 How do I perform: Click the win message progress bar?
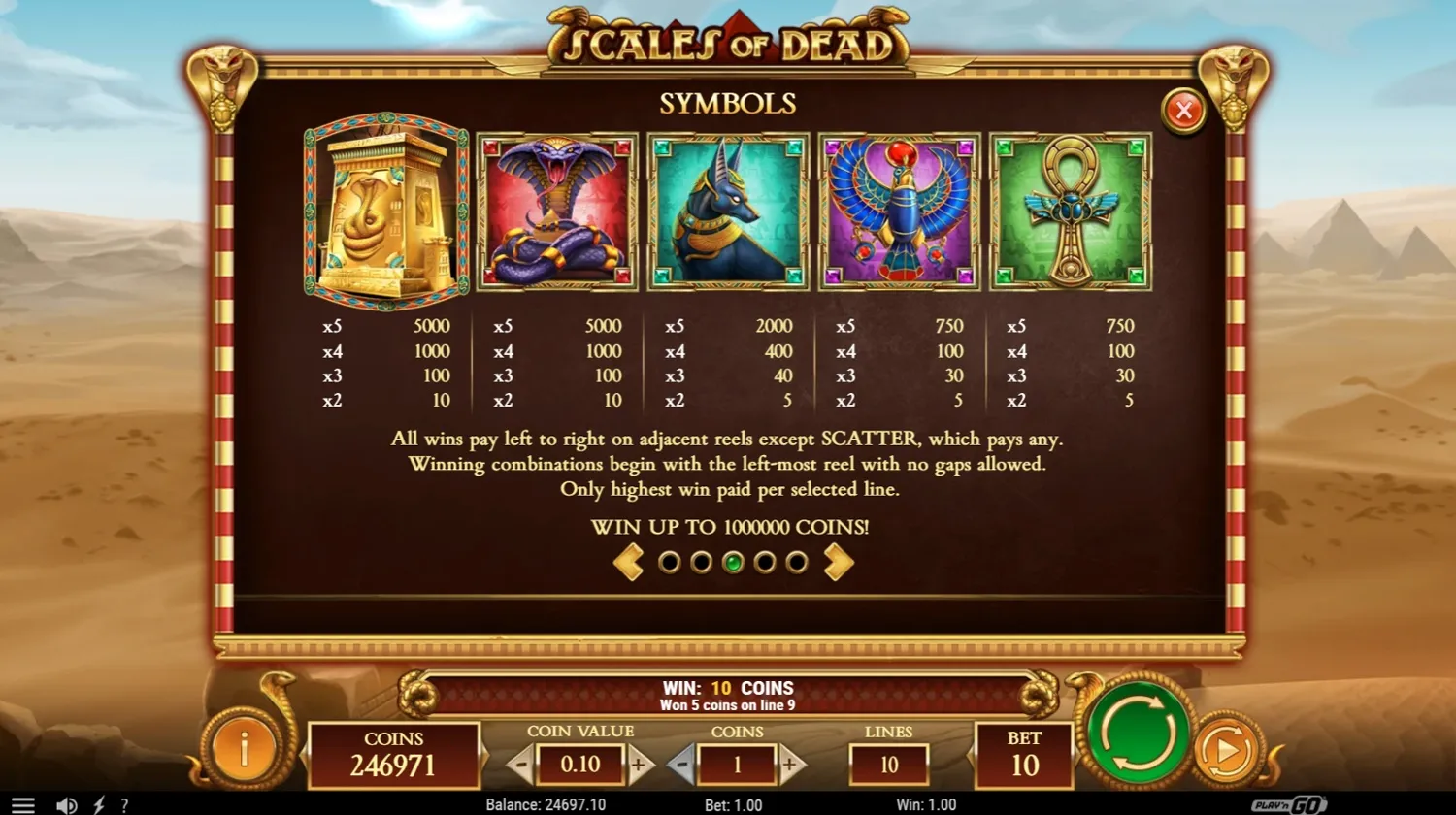coord(727,693)
